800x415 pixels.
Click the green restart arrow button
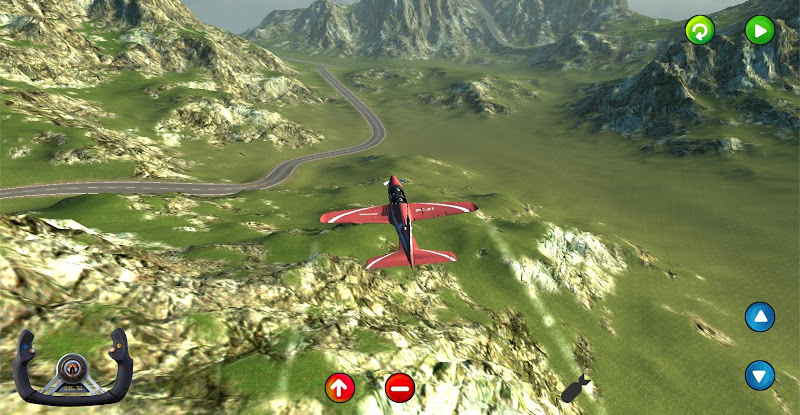tap(700, 30)
